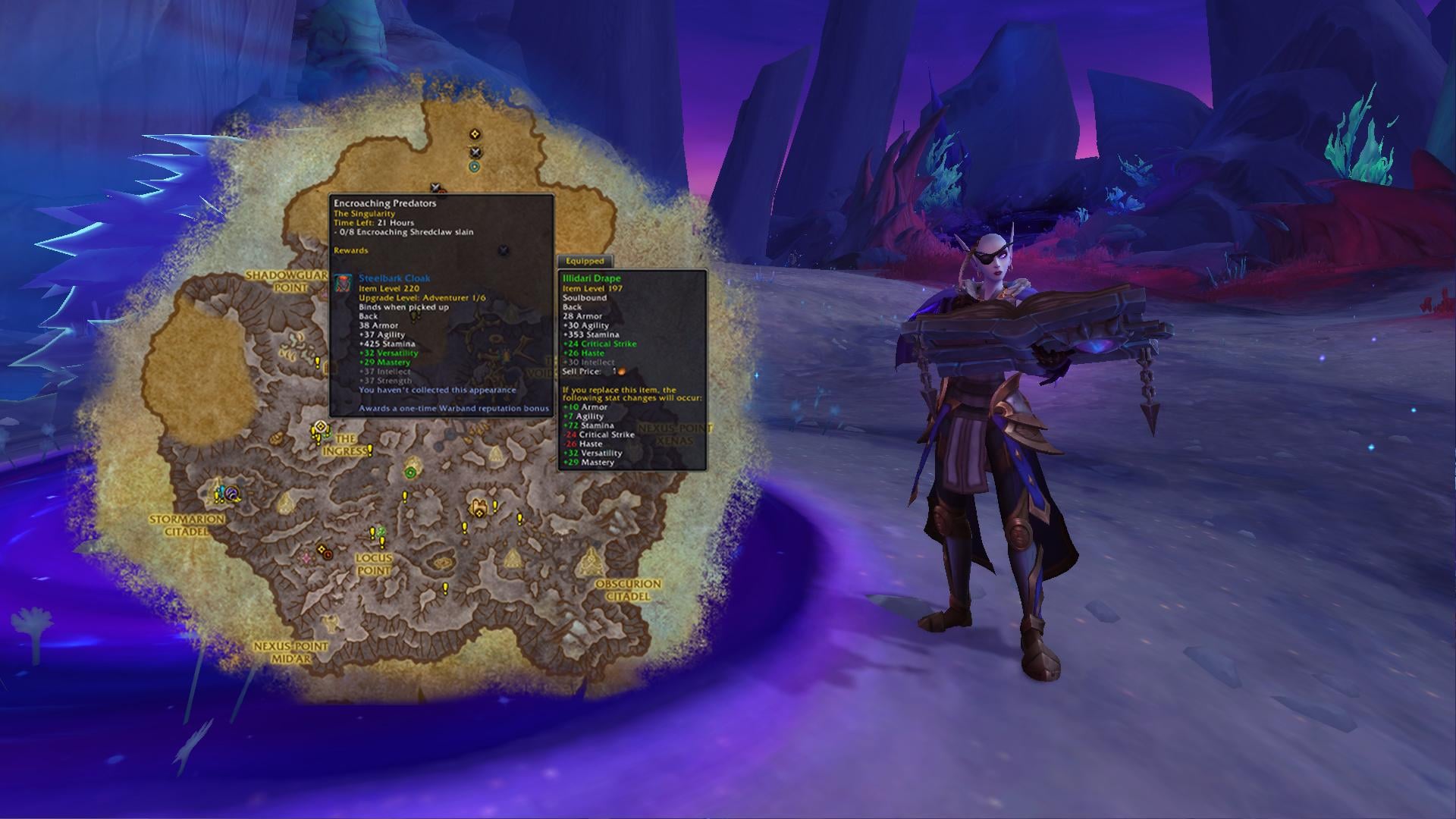1456x819 pixels.
Task: Select the topmost yellow diamond map marker
Action: [475, 134]
